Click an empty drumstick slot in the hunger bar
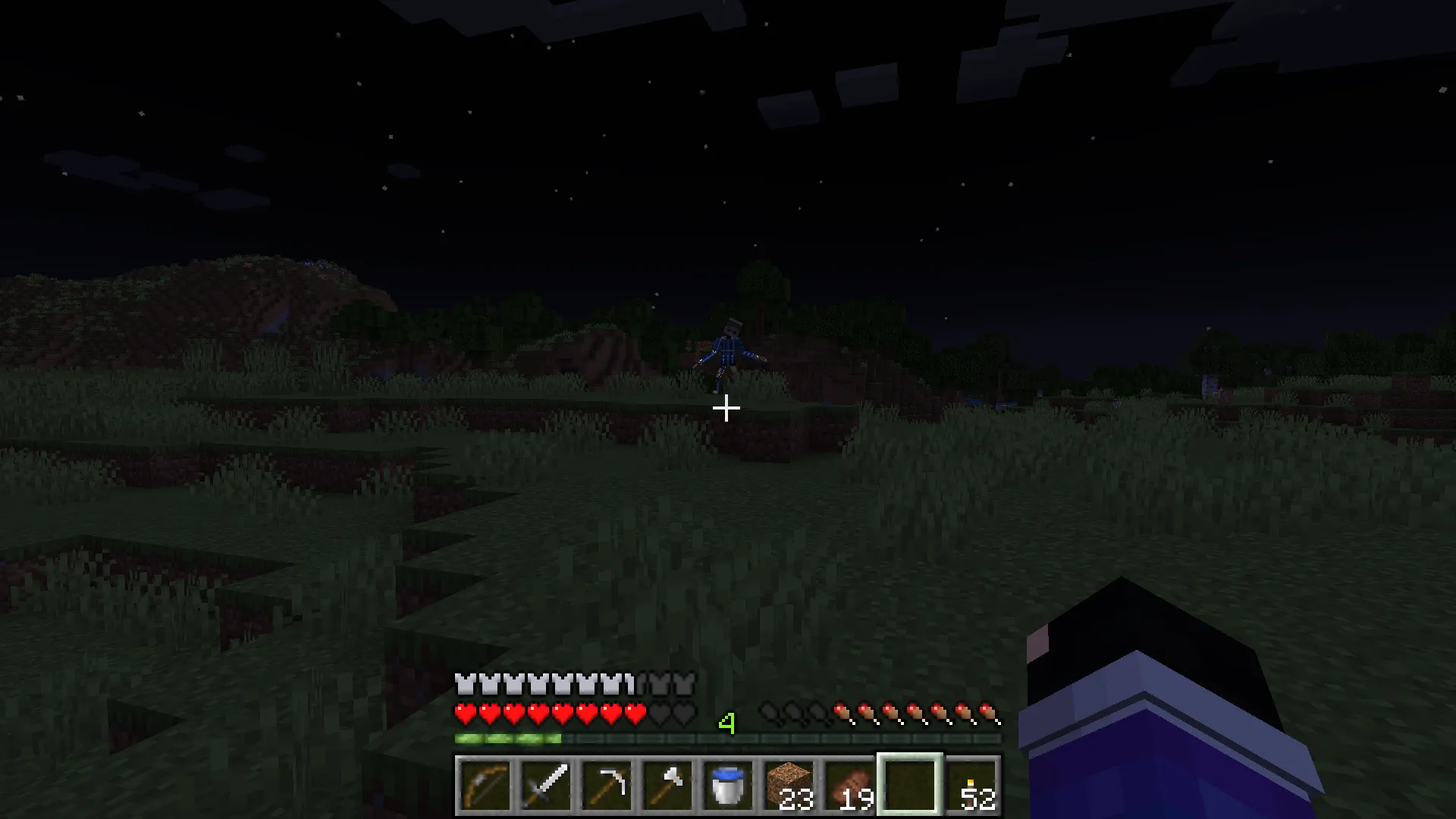Image resolution: width=1456 pixels, height=819 pixels. (770, 713)
